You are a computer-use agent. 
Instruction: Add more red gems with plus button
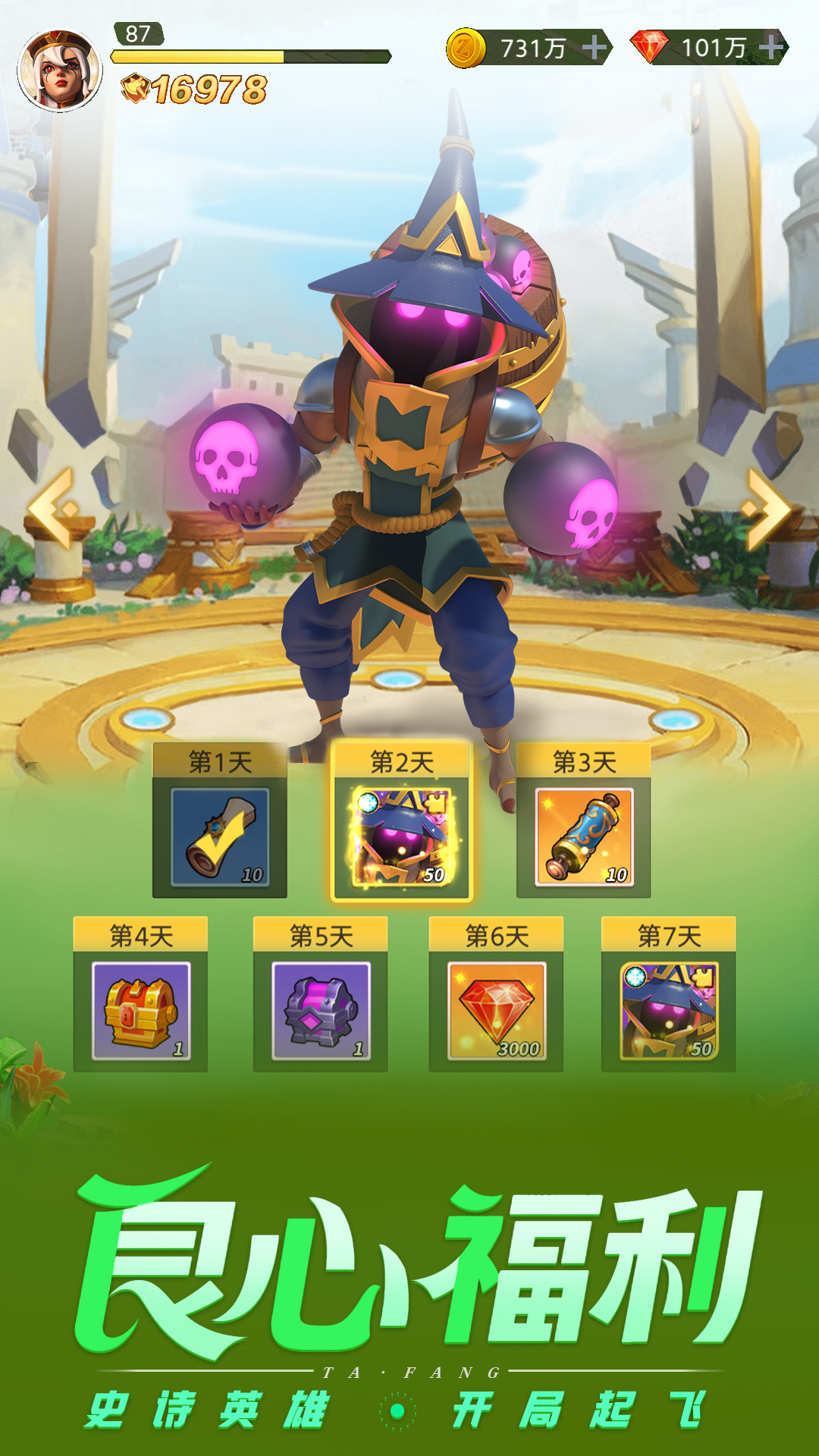pyautogui.click(x=771, y=48)
